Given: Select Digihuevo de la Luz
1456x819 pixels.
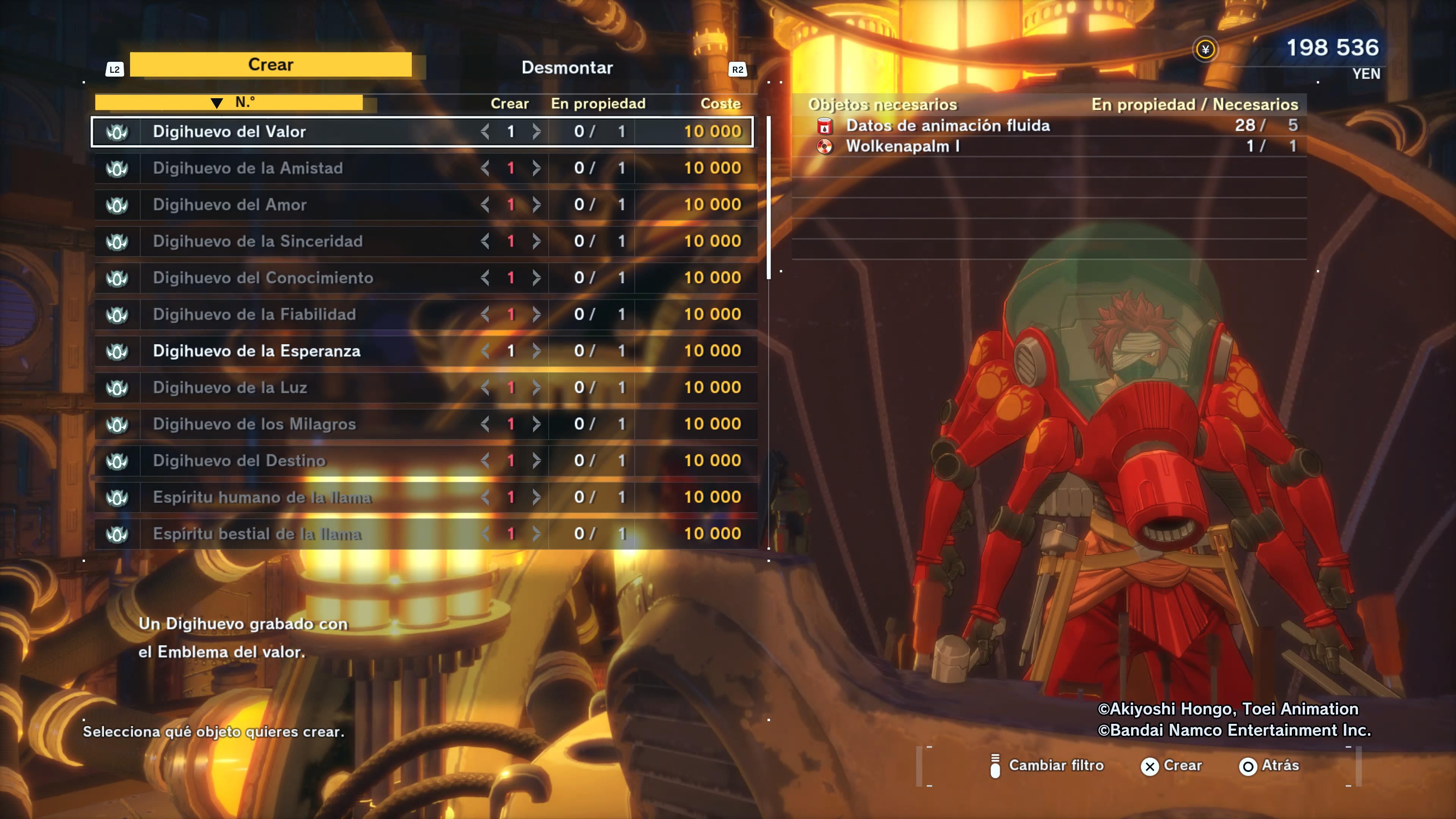Looking at the screenshot, I should [x=230, y=388].
